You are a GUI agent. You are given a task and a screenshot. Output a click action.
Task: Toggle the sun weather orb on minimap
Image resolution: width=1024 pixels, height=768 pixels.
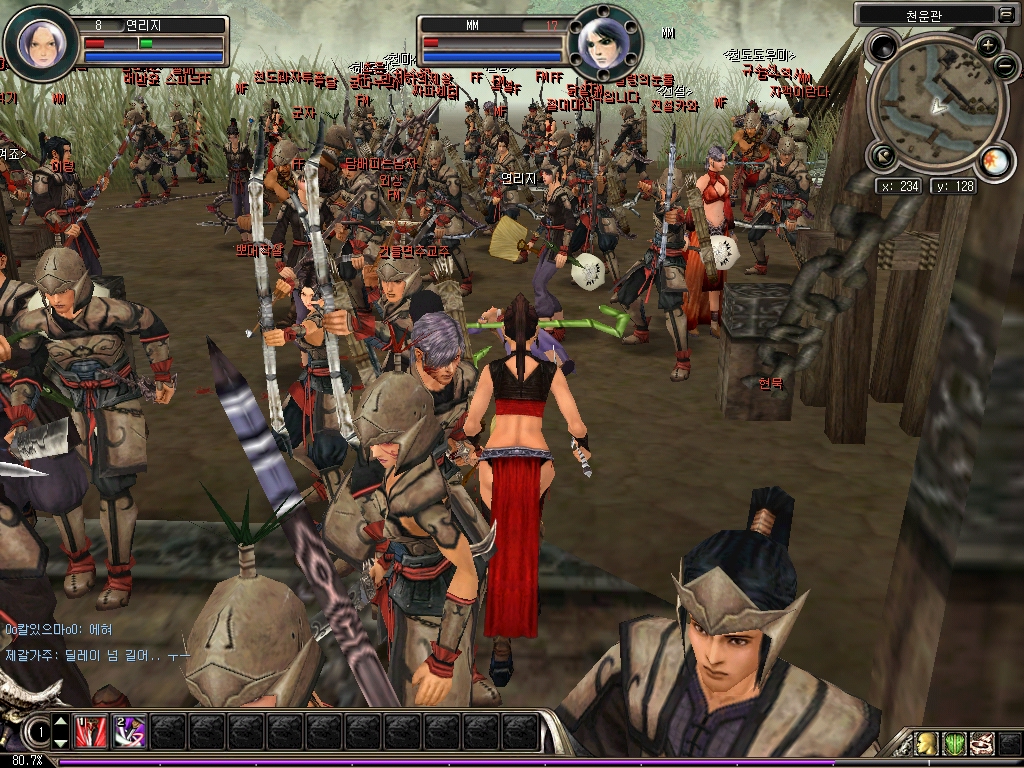click(x=994, y=163)
